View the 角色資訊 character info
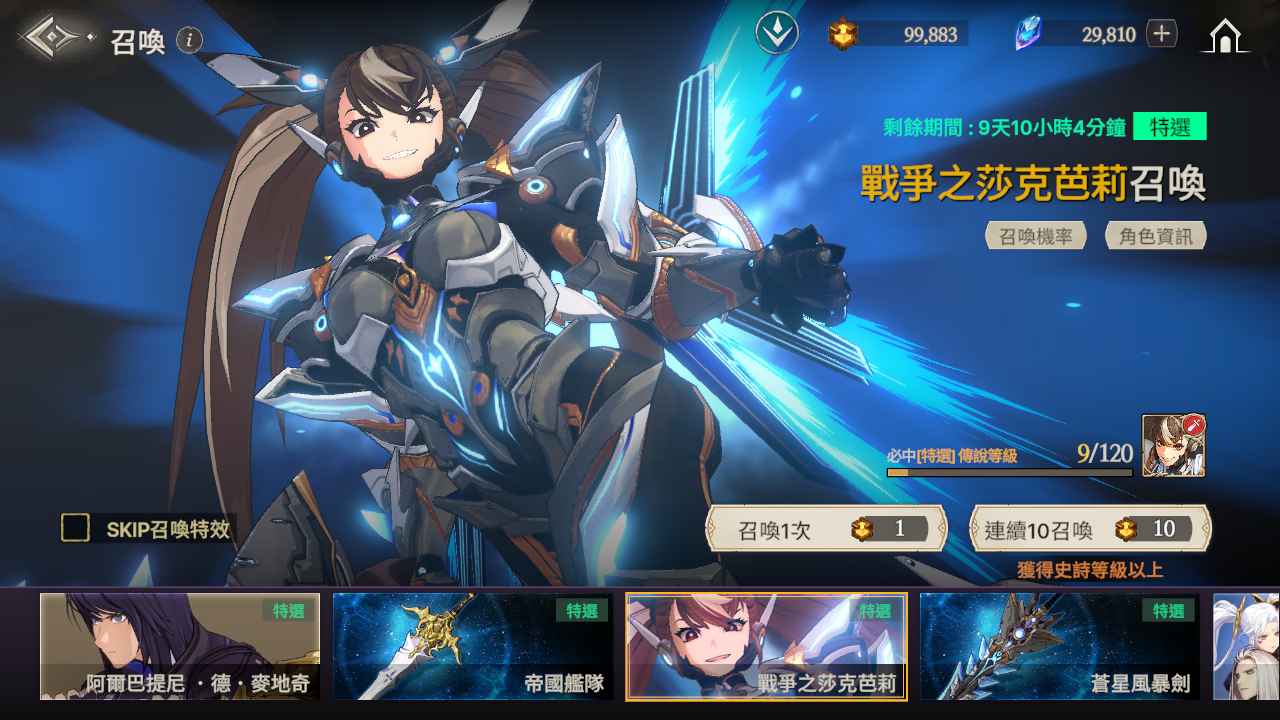Screen dimensions: 1280x720 (x=1156, y=236)
